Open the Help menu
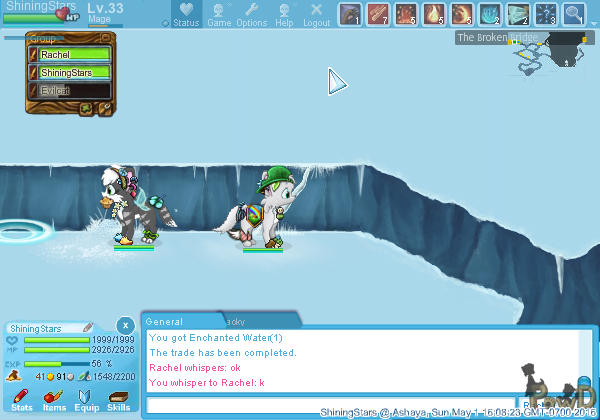 click(x=284, y=14)
